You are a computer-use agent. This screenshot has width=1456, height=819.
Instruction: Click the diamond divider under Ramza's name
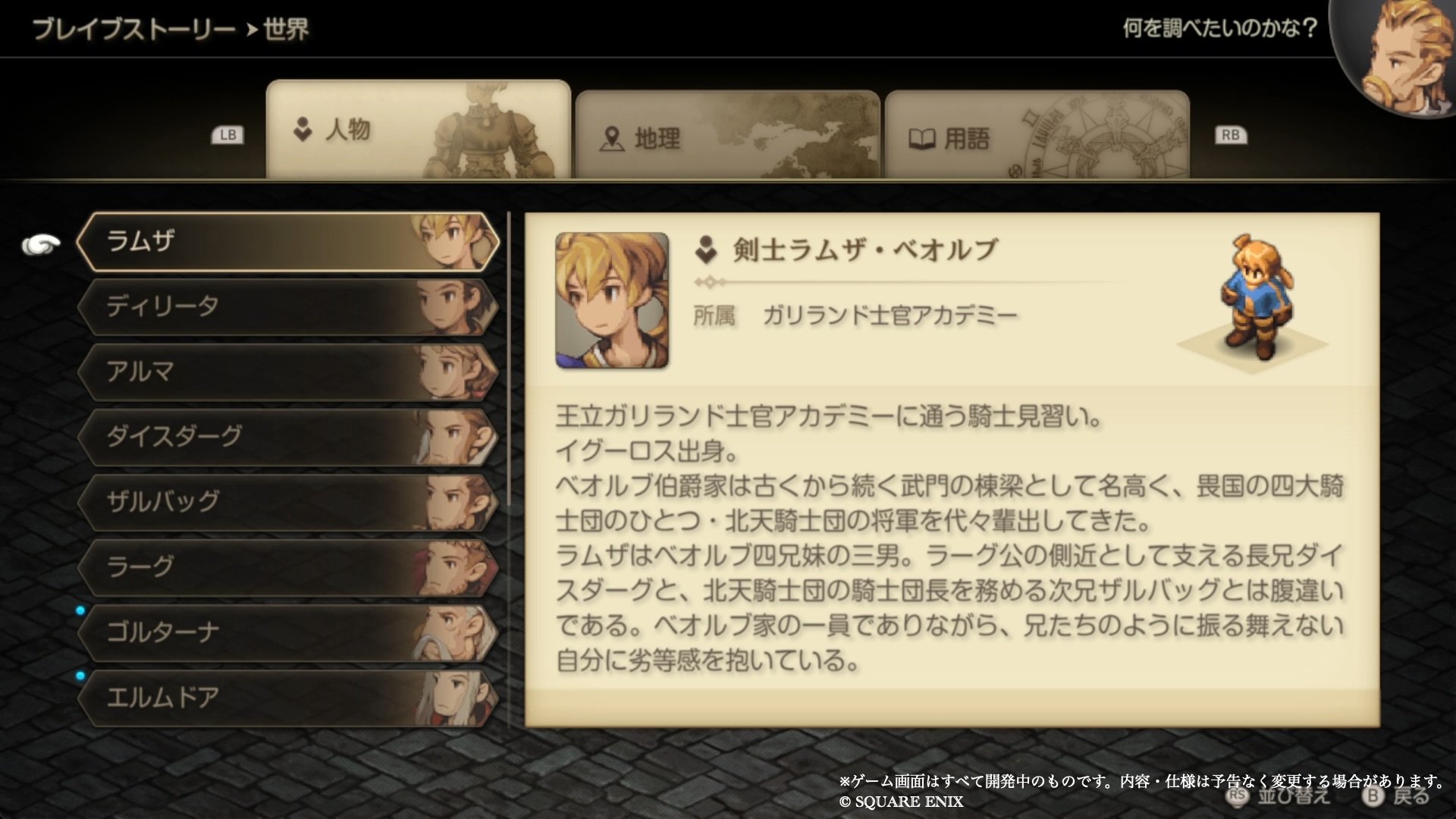[711, 281]
